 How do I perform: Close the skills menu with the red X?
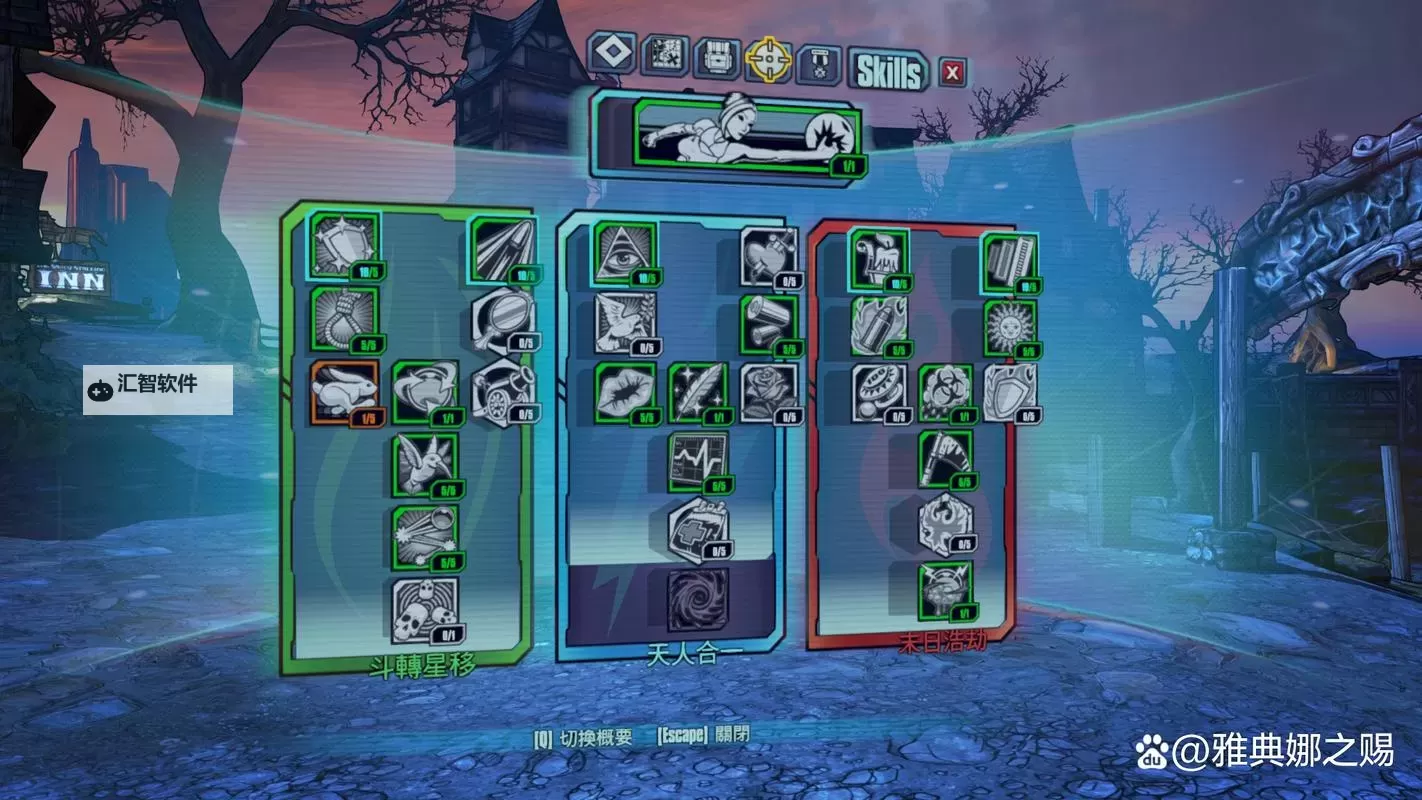tap(952, 72)
